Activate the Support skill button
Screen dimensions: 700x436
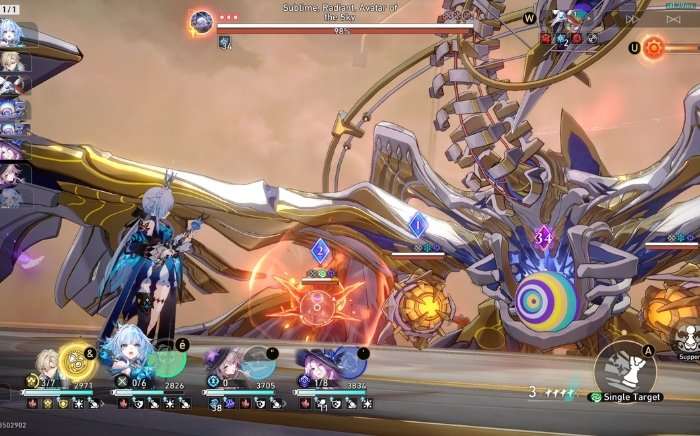pos(686,340)
